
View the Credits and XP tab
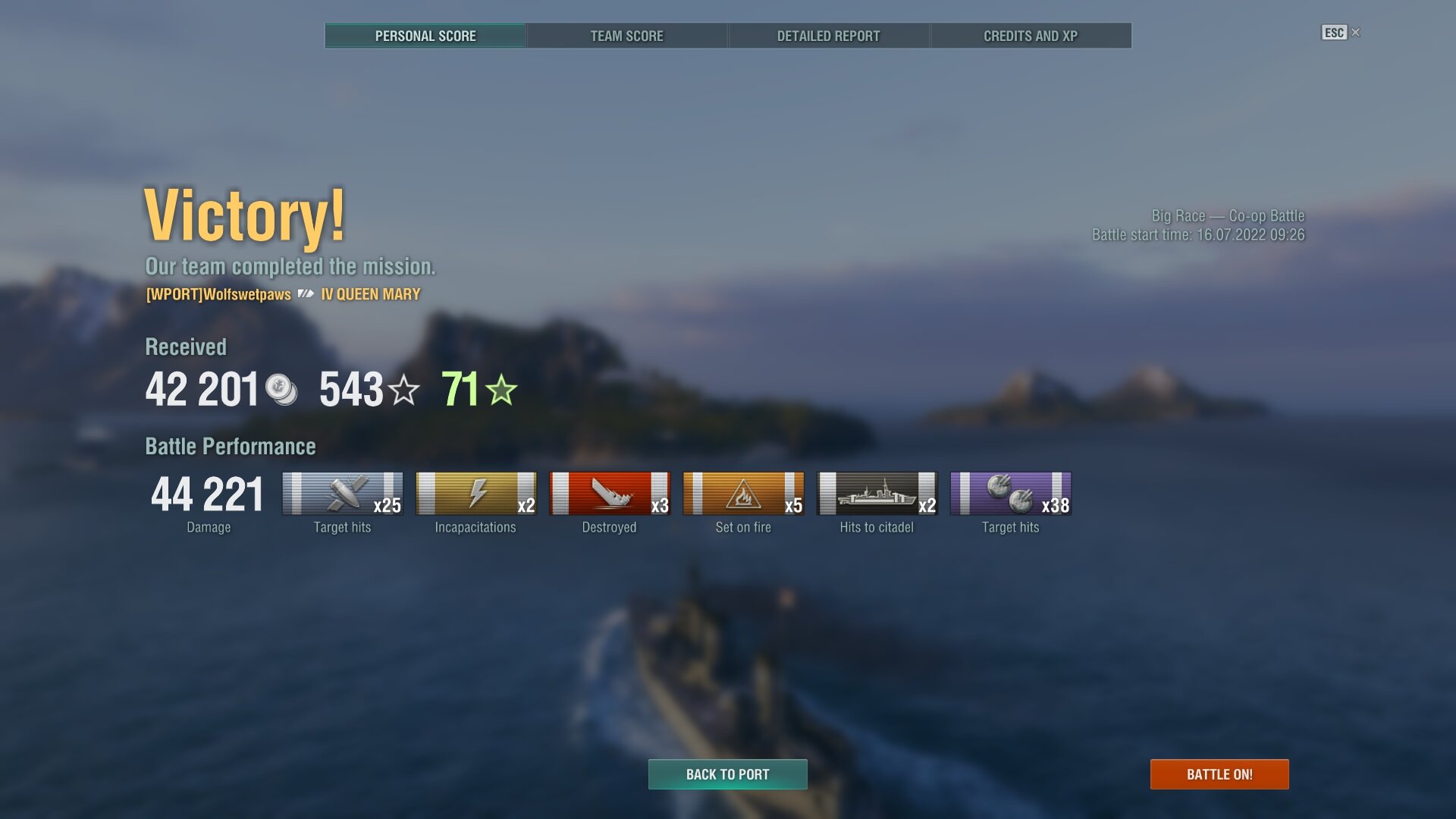tap(1030, 36)
